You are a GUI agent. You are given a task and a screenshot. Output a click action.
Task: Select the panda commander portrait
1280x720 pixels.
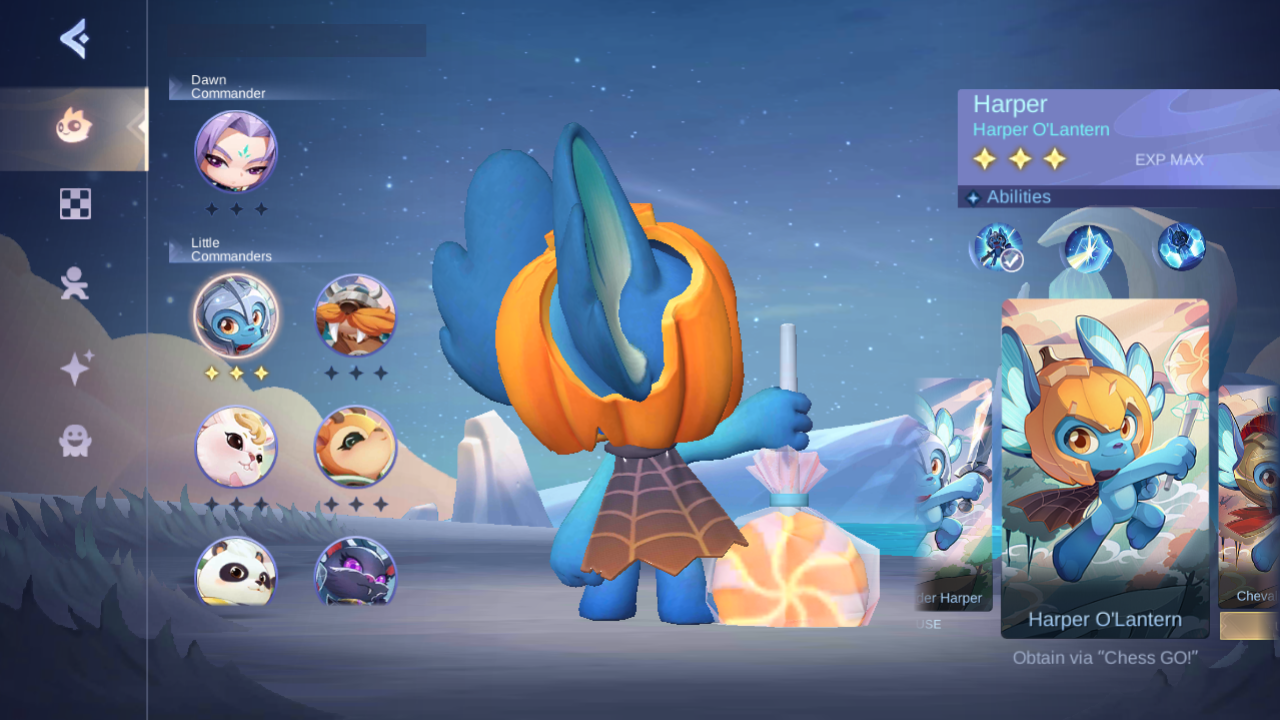236,572
